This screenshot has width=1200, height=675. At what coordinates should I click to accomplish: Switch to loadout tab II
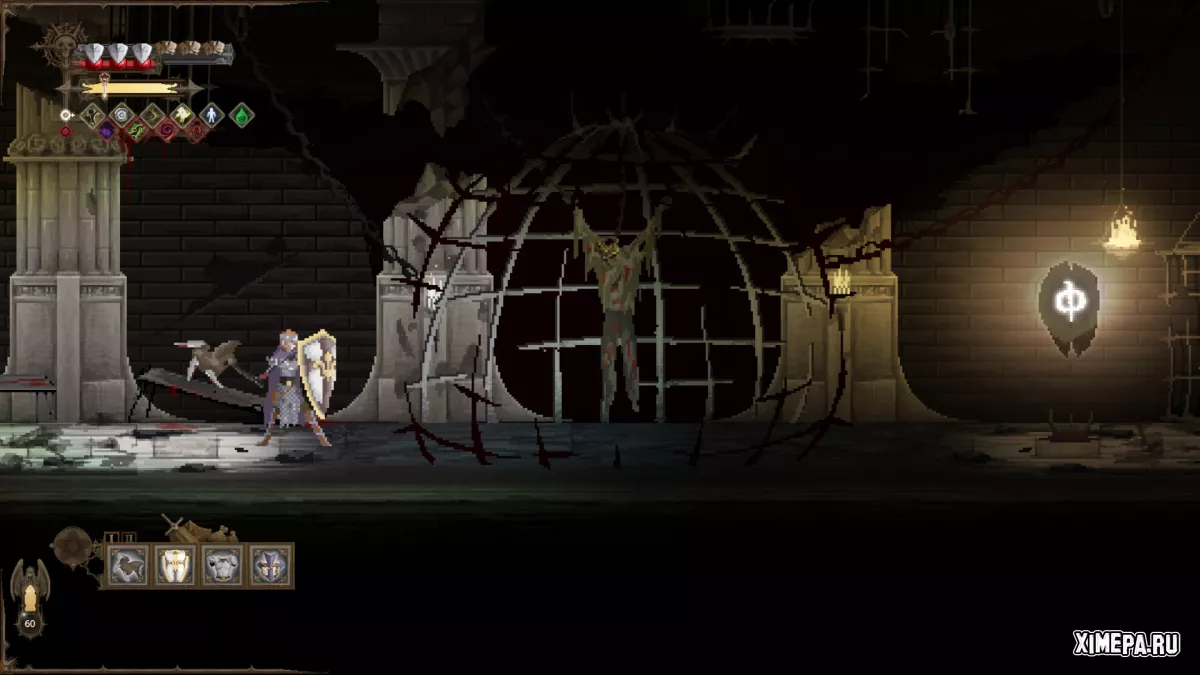127,538
